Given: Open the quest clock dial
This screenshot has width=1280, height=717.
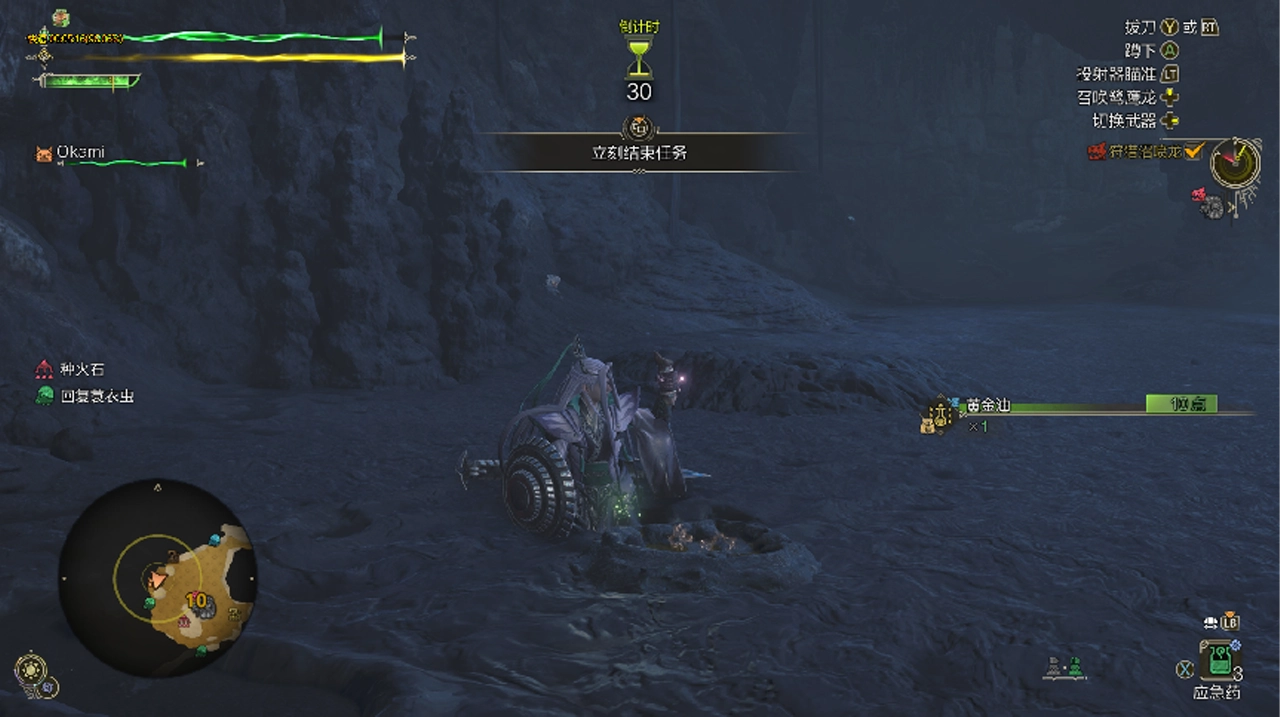Looking at the screenshot, I should [1235, 161].
